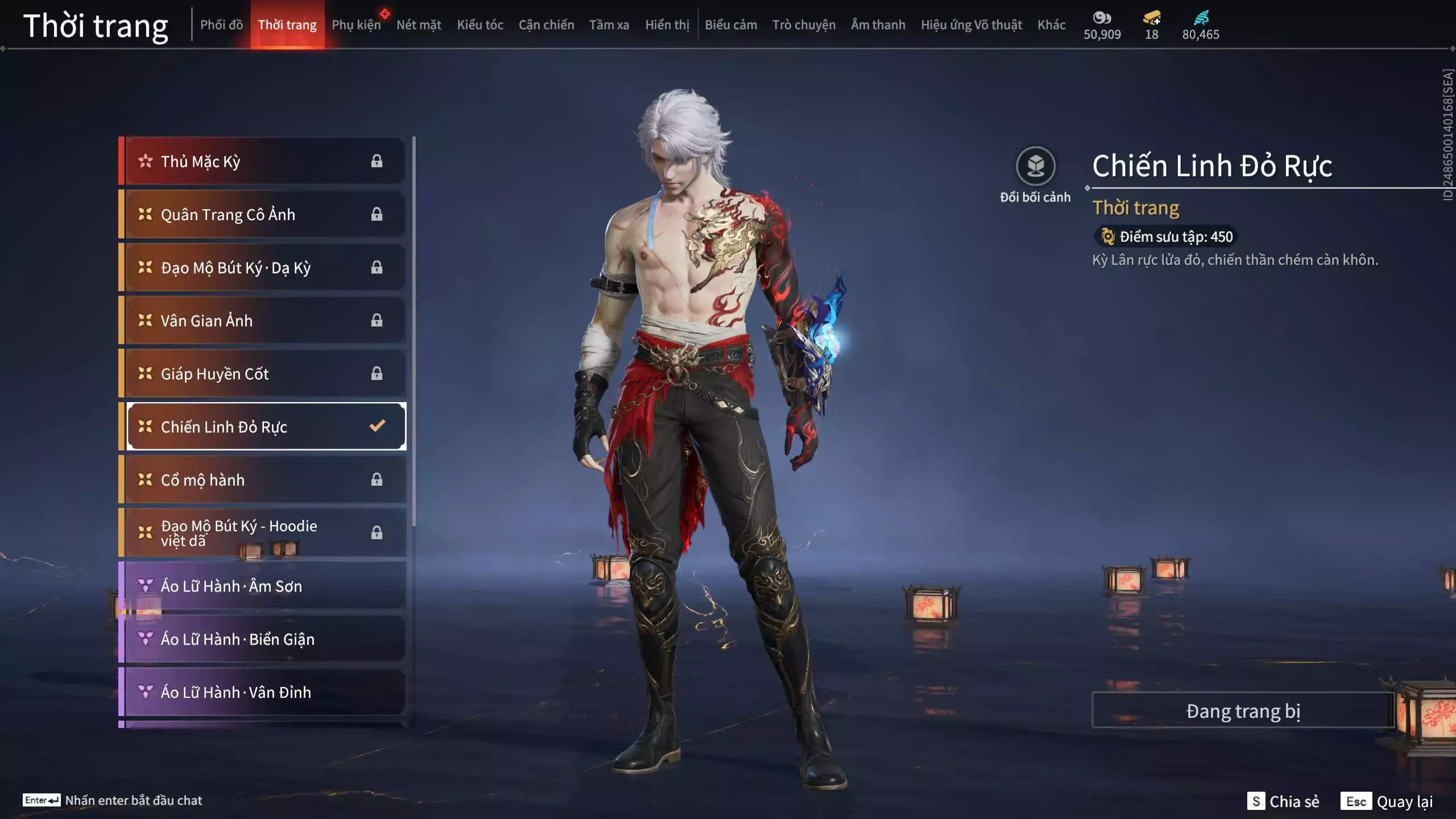Image resolution: width=1456 pixels, height=819 pixels.
Task: Show the Cận chiến category
Action: click(x=546, y=25)
